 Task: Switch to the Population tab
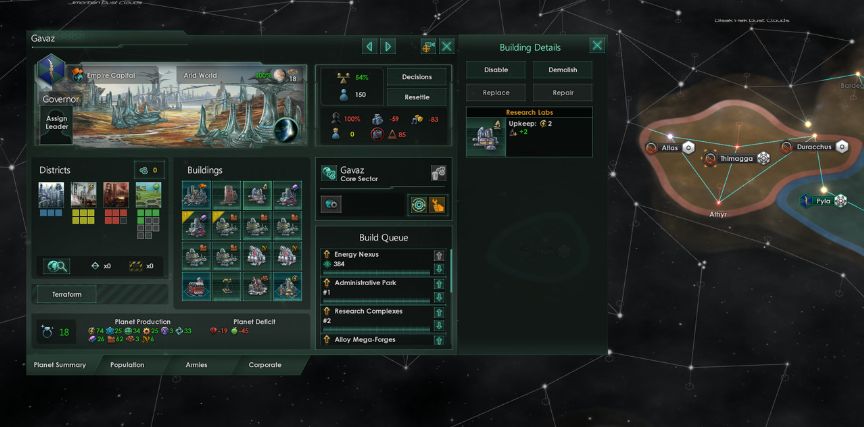tap(127, 365)
